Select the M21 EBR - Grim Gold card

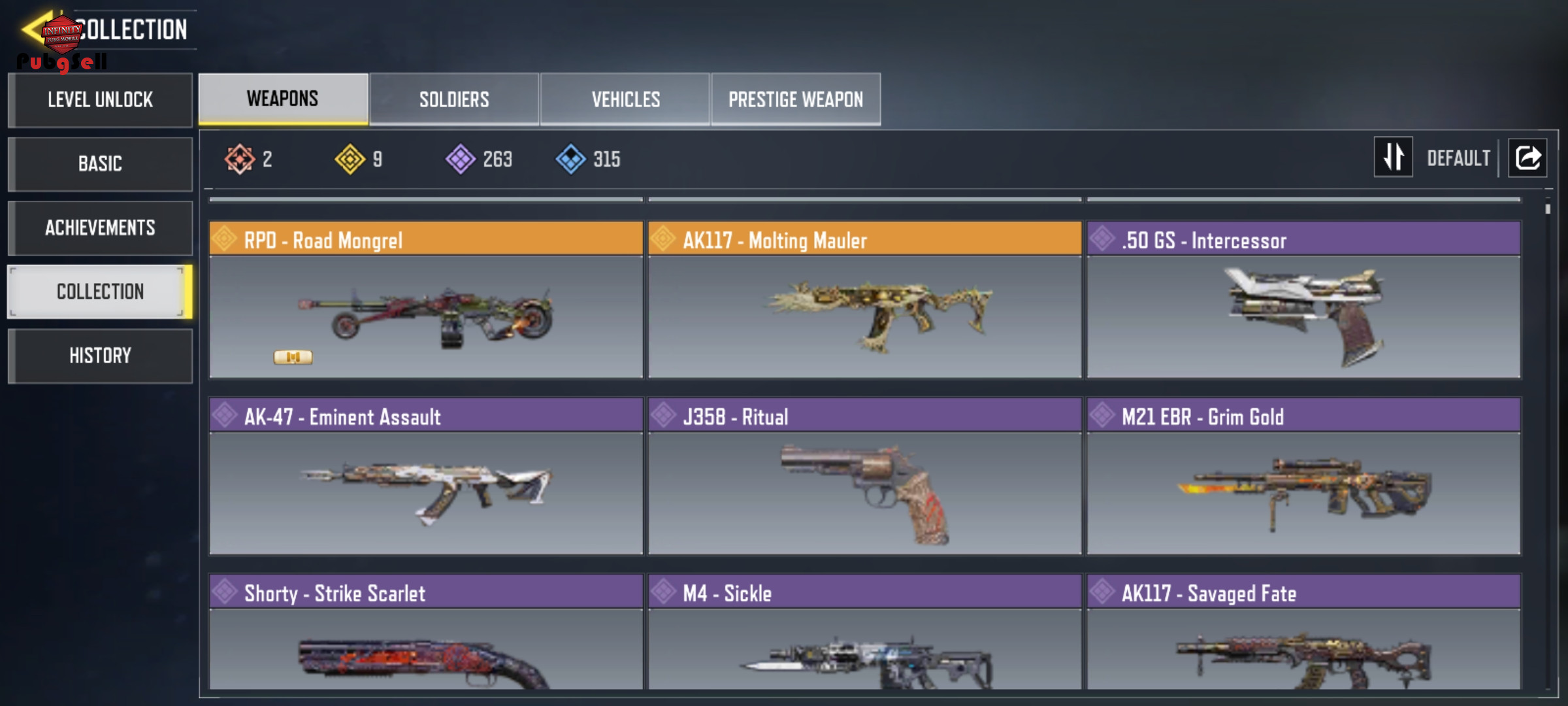point(1303,477)
